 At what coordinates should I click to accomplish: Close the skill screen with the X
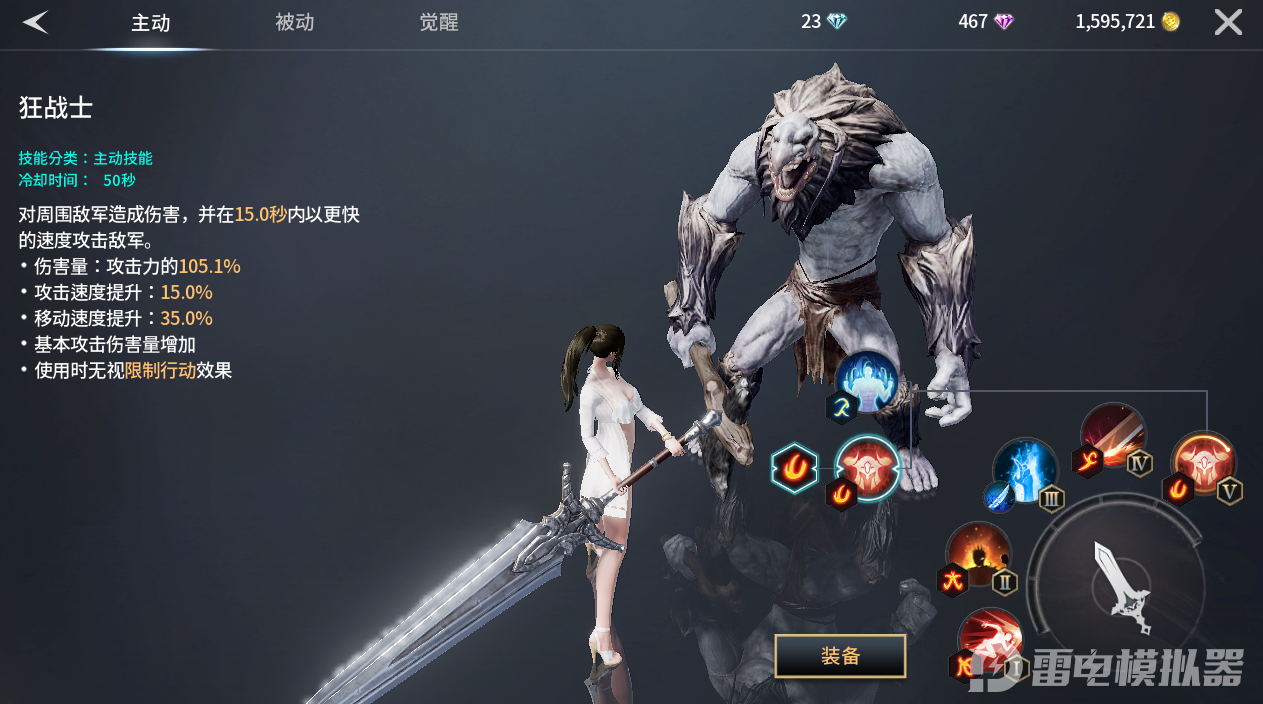[1228, 22]
